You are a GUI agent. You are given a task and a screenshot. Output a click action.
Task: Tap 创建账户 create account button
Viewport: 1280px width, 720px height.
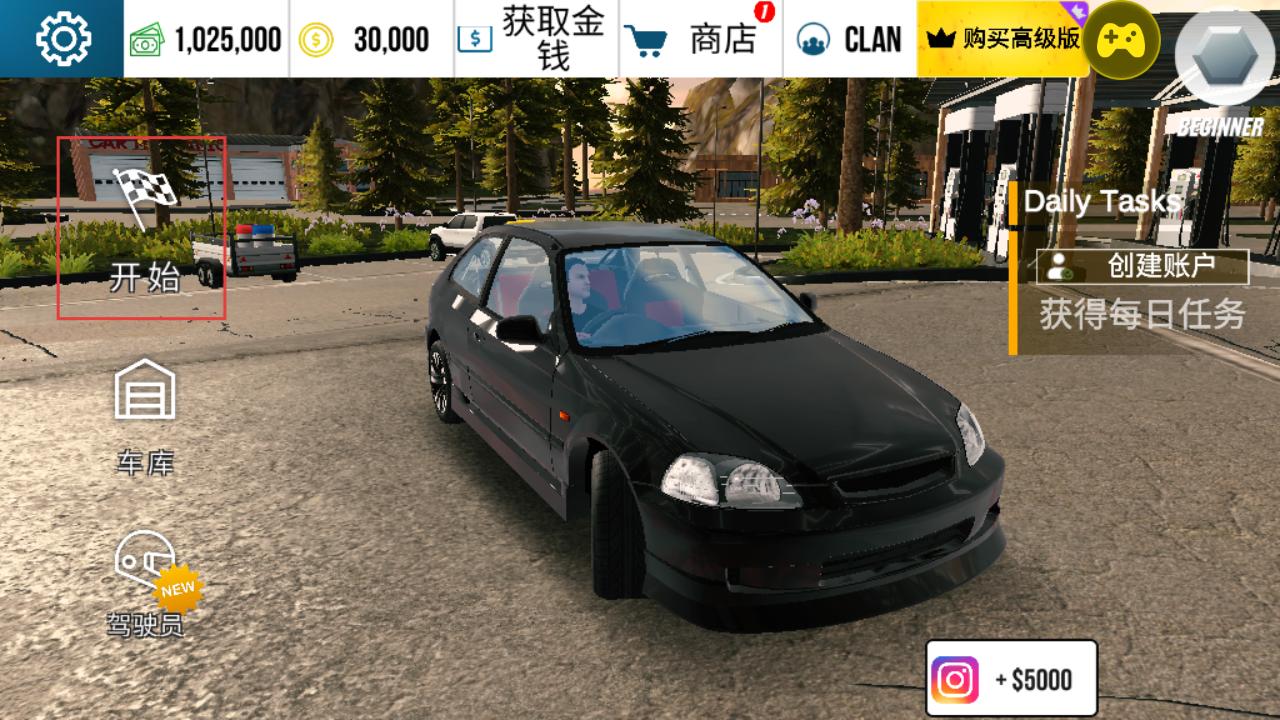click(x=1142, y=267)
